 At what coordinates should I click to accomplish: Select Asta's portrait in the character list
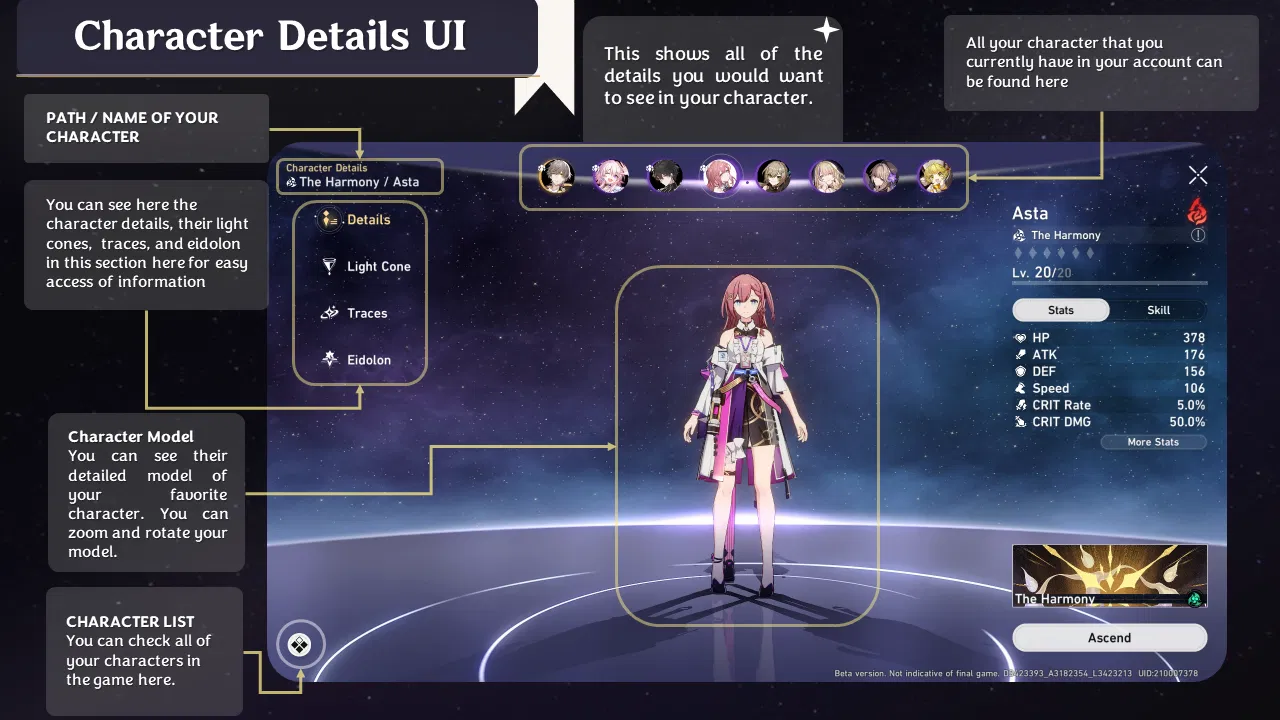[x=720, y=176]
